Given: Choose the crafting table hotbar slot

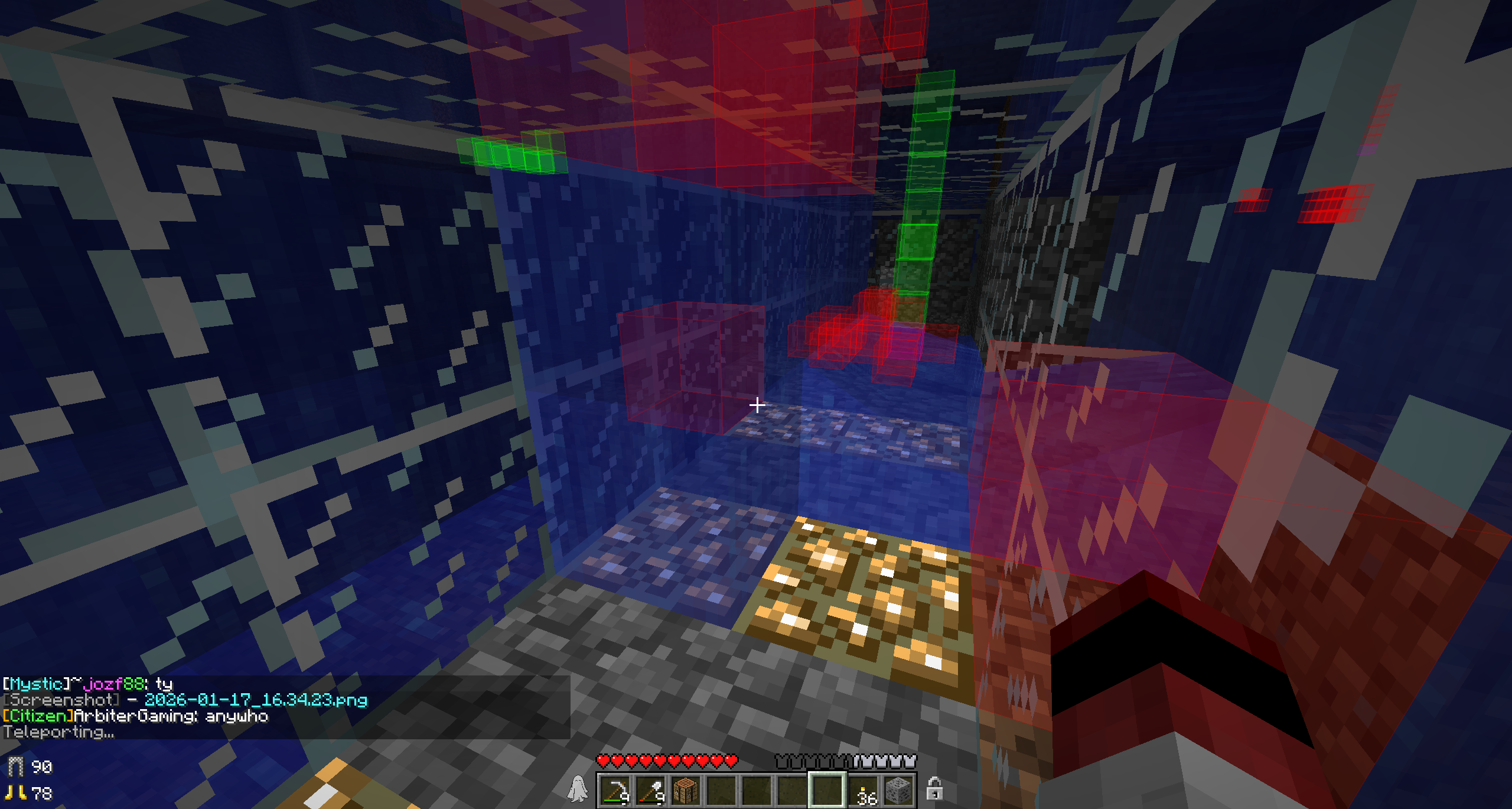Looking at the screenshot, I should [x=686, y=790].
